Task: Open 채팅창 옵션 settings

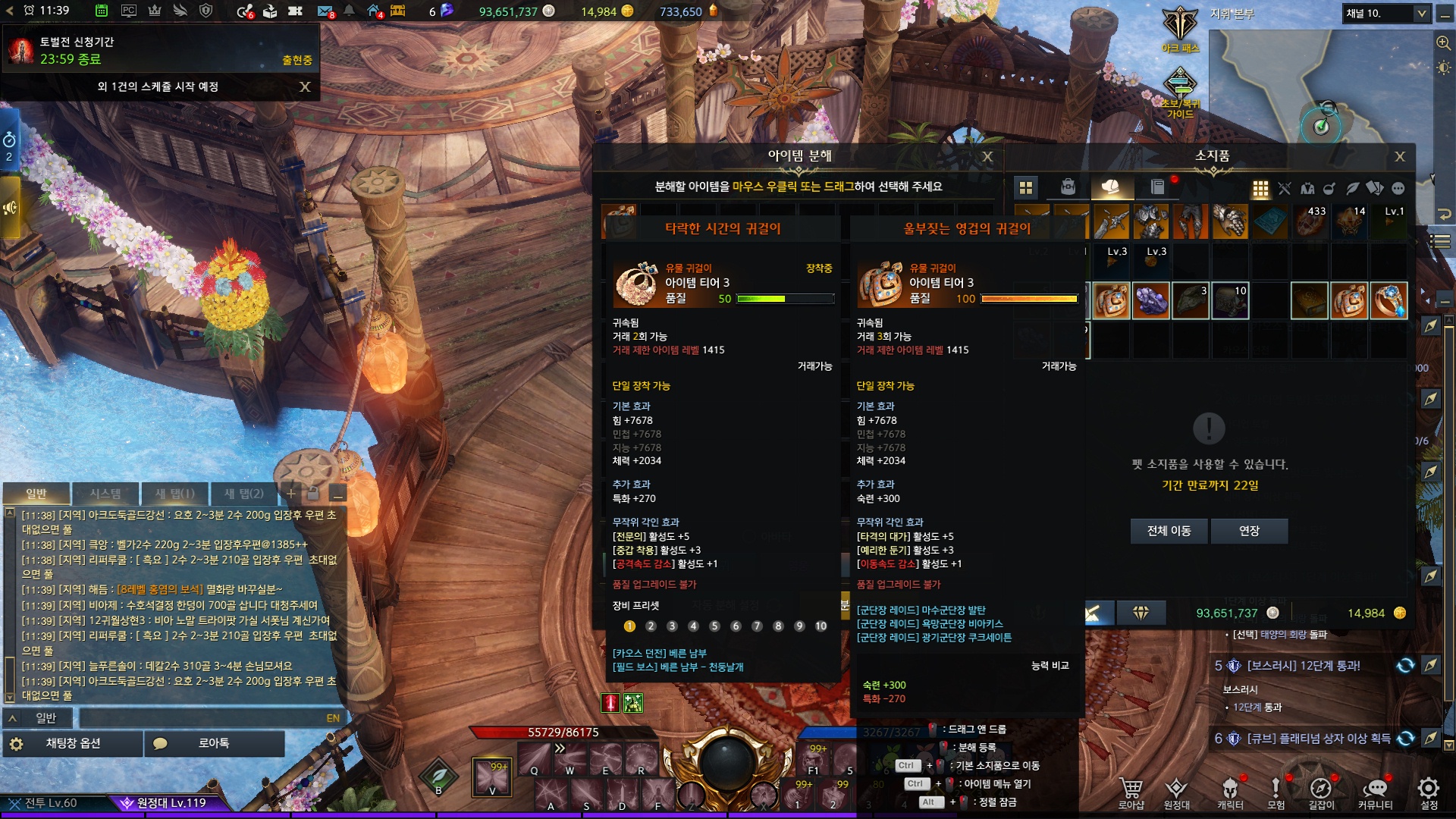Action: coord(73,743)
